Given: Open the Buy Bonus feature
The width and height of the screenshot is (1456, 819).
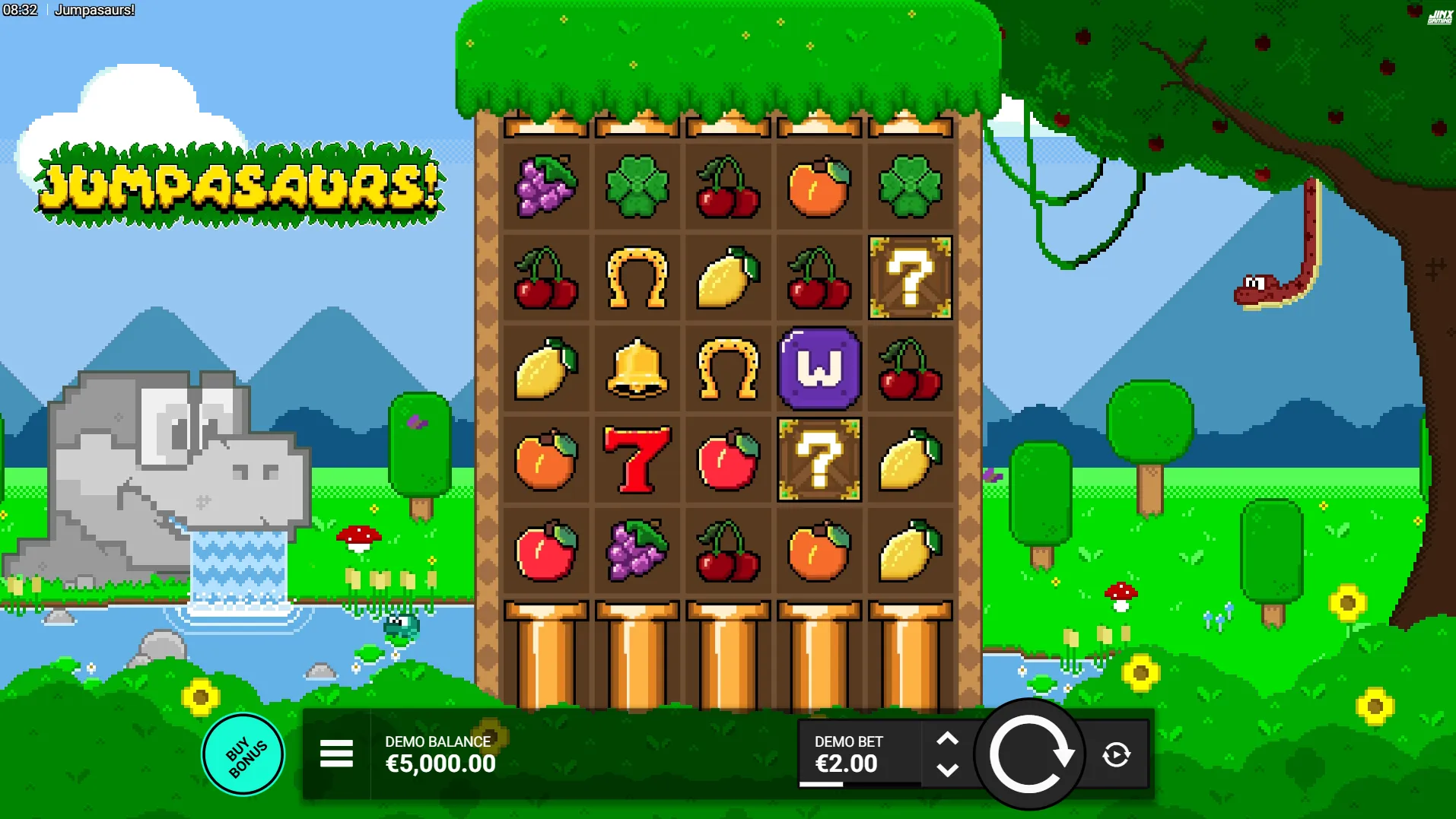Looking at the screenshot, I should (x=243, y=754).
